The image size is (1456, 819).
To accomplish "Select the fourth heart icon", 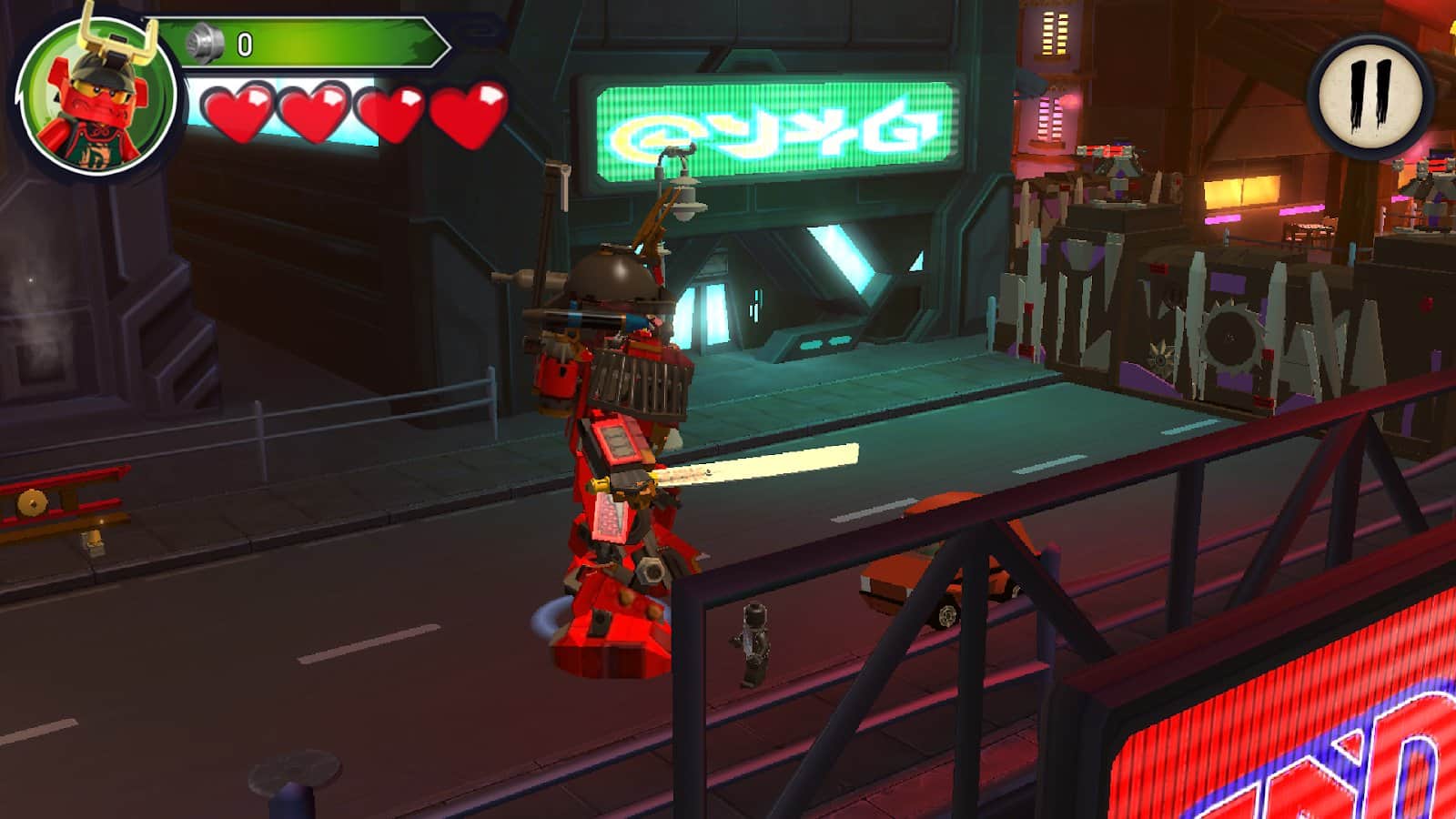I will pyautogui.click(x=466, y=114).
